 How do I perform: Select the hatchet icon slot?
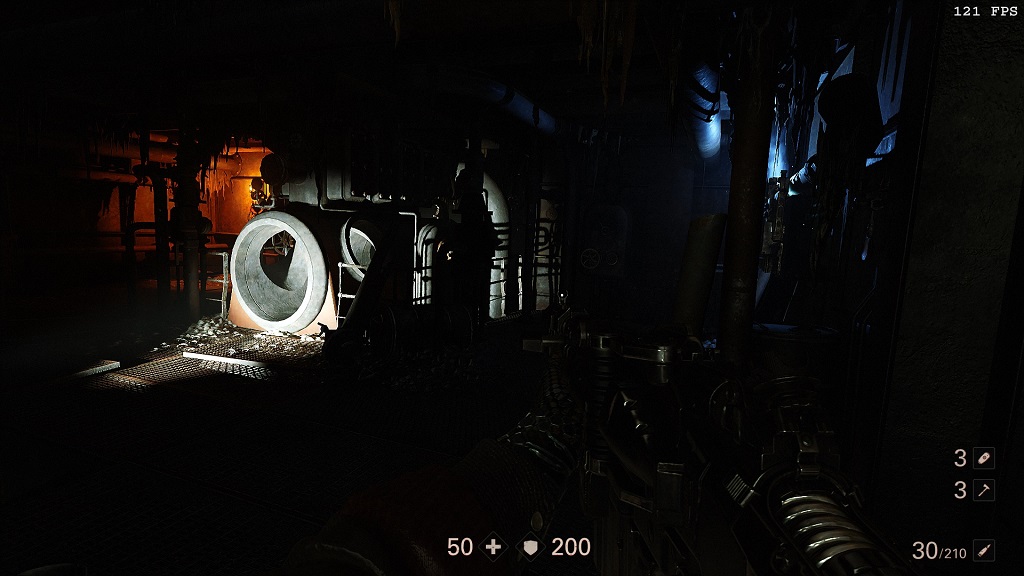tap(984, 490)
